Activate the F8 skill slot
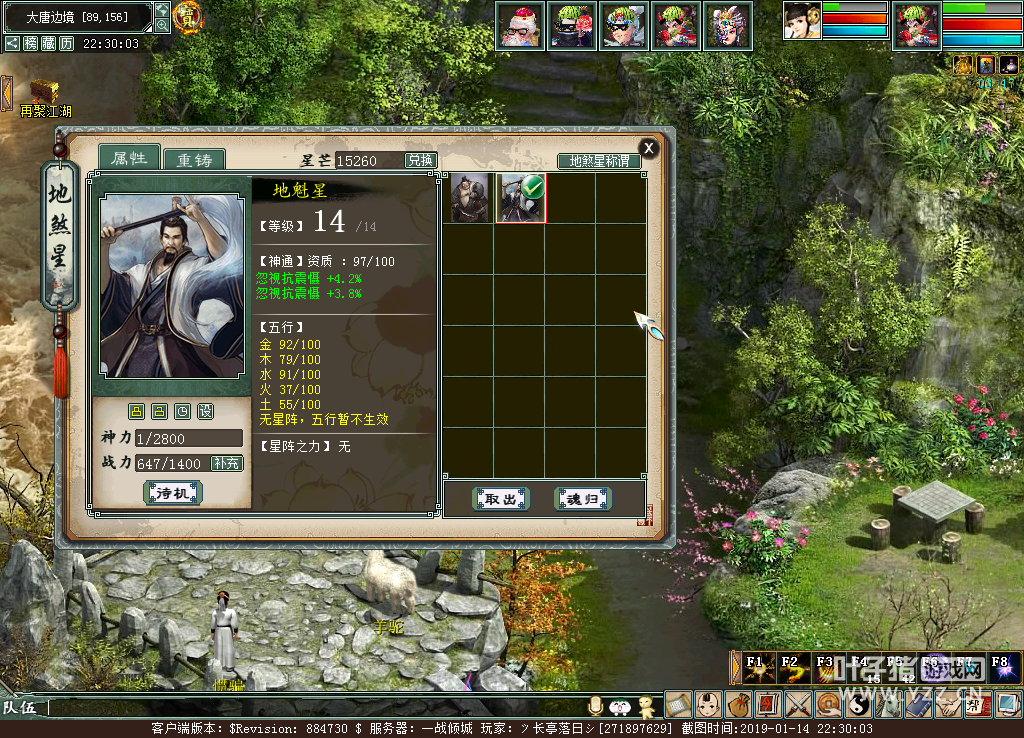Viewport: 1024px width, 738px height. point(1001,667)
